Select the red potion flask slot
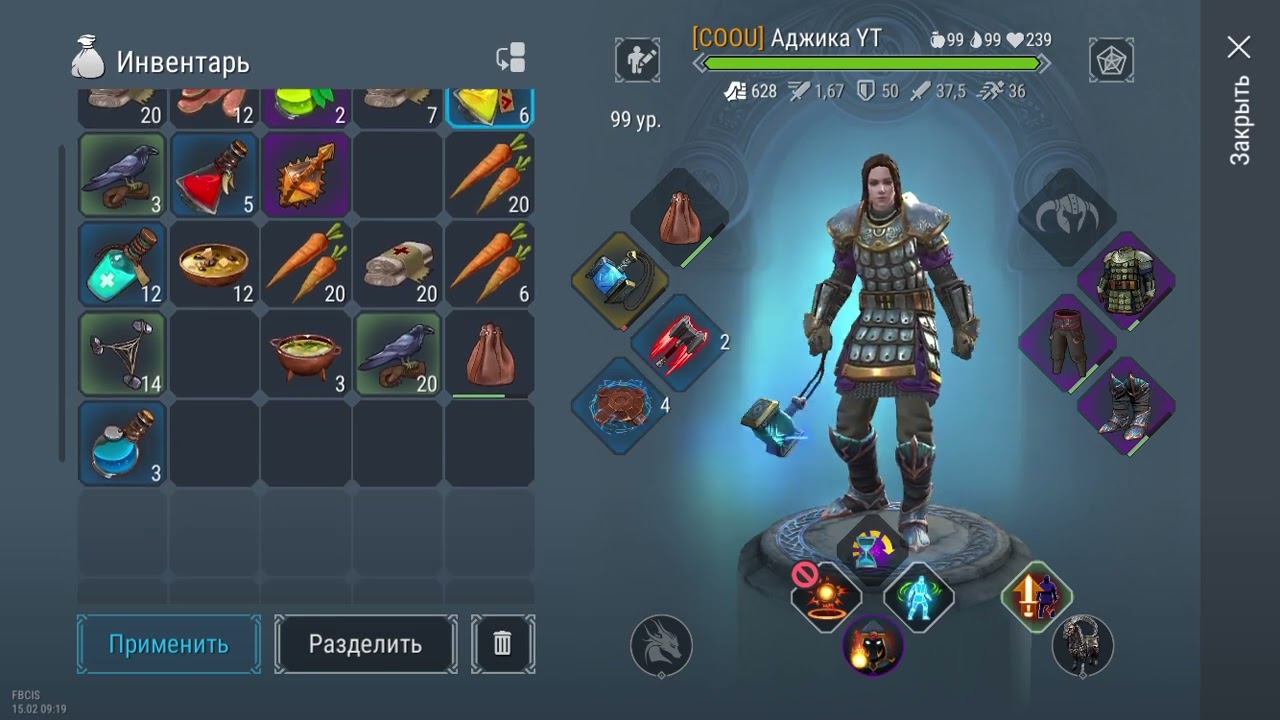The width and height of the screenshot is (1280, 720). pyautogui.click(x=214, y=175)
